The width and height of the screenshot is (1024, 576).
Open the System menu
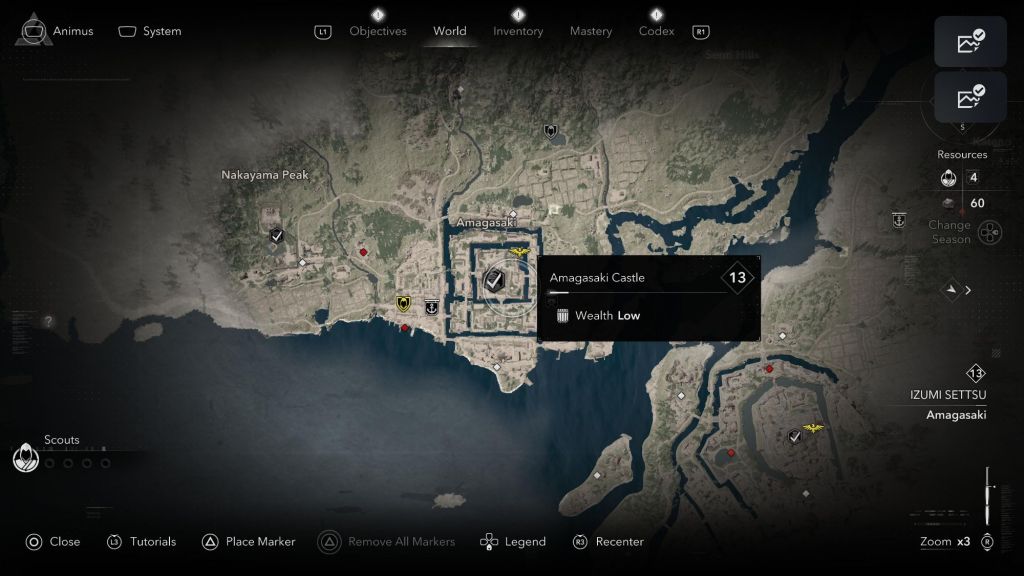pyautogui.click(x=150, y=31)
